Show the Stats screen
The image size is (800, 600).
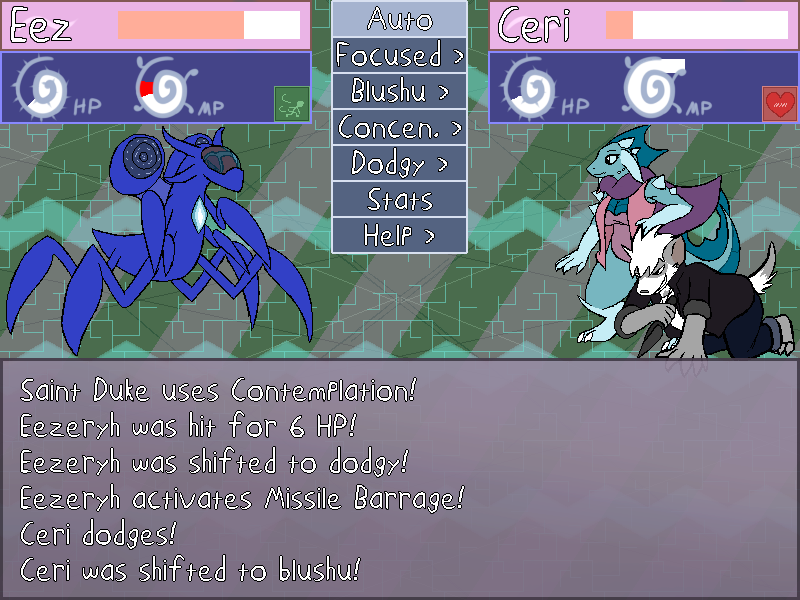pyautogui.click(x=399, y=199)
